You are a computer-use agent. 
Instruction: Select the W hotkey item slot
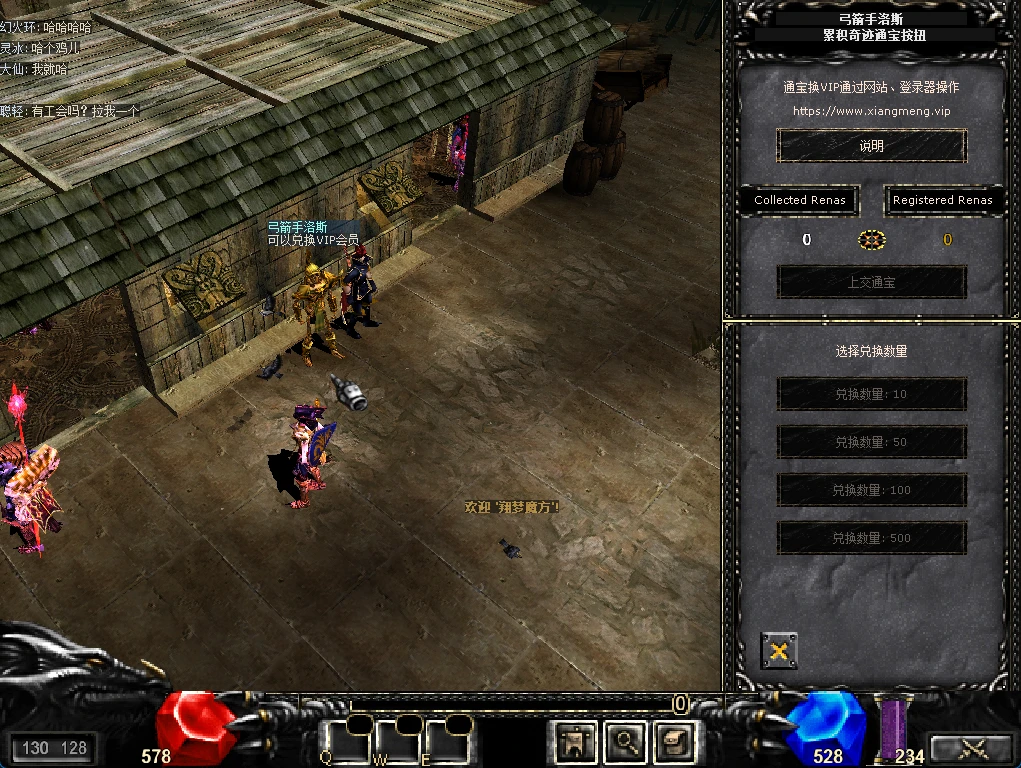pyautogui.click(x=397, y=742)
